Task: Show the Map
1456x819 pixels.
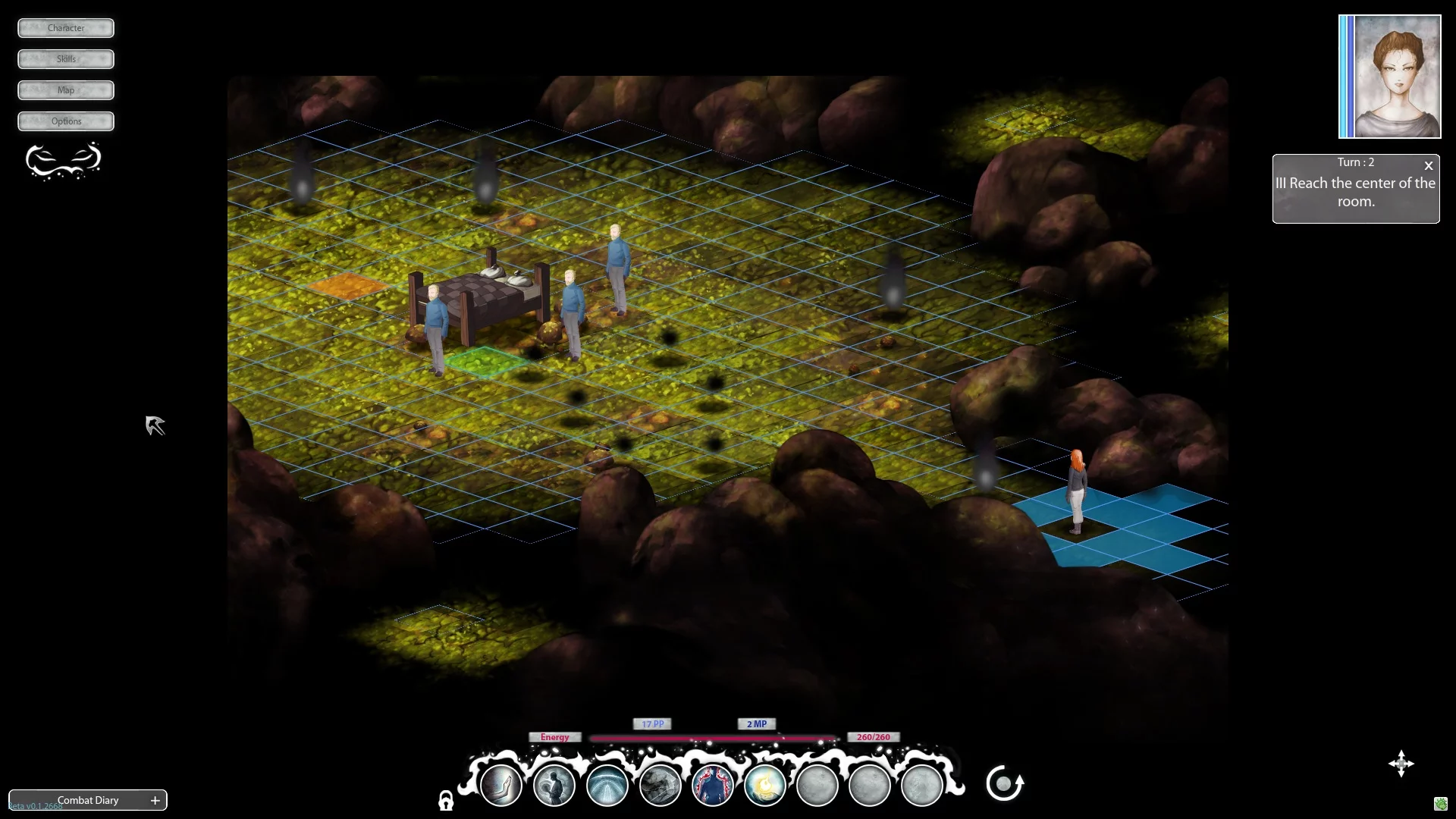Action: click(66, 90)
